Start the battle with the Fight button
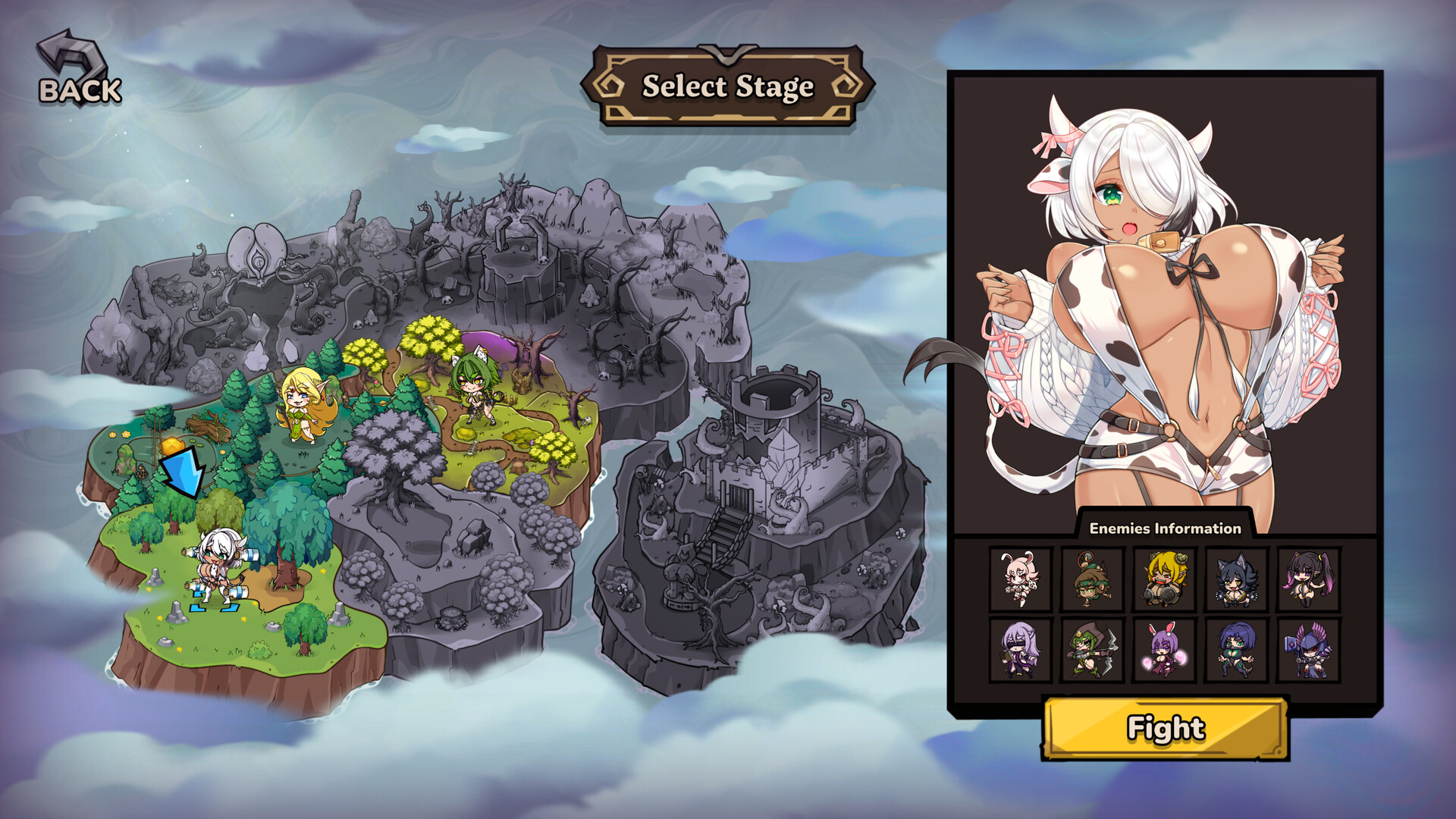1456x819 pixels. point(1166,728)
